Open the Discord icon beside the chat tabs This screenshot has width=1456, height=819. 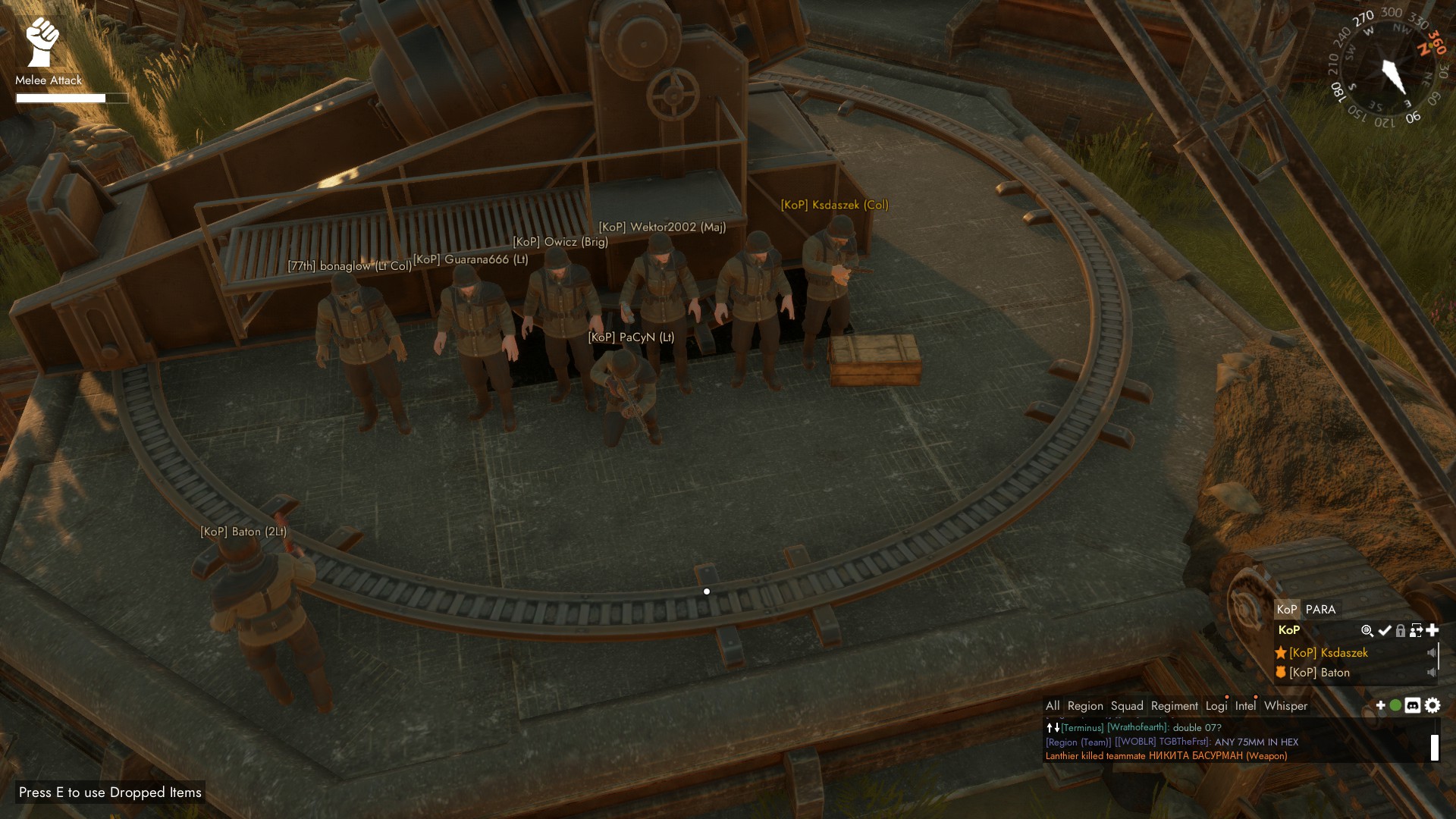[x=1412, y=706]
